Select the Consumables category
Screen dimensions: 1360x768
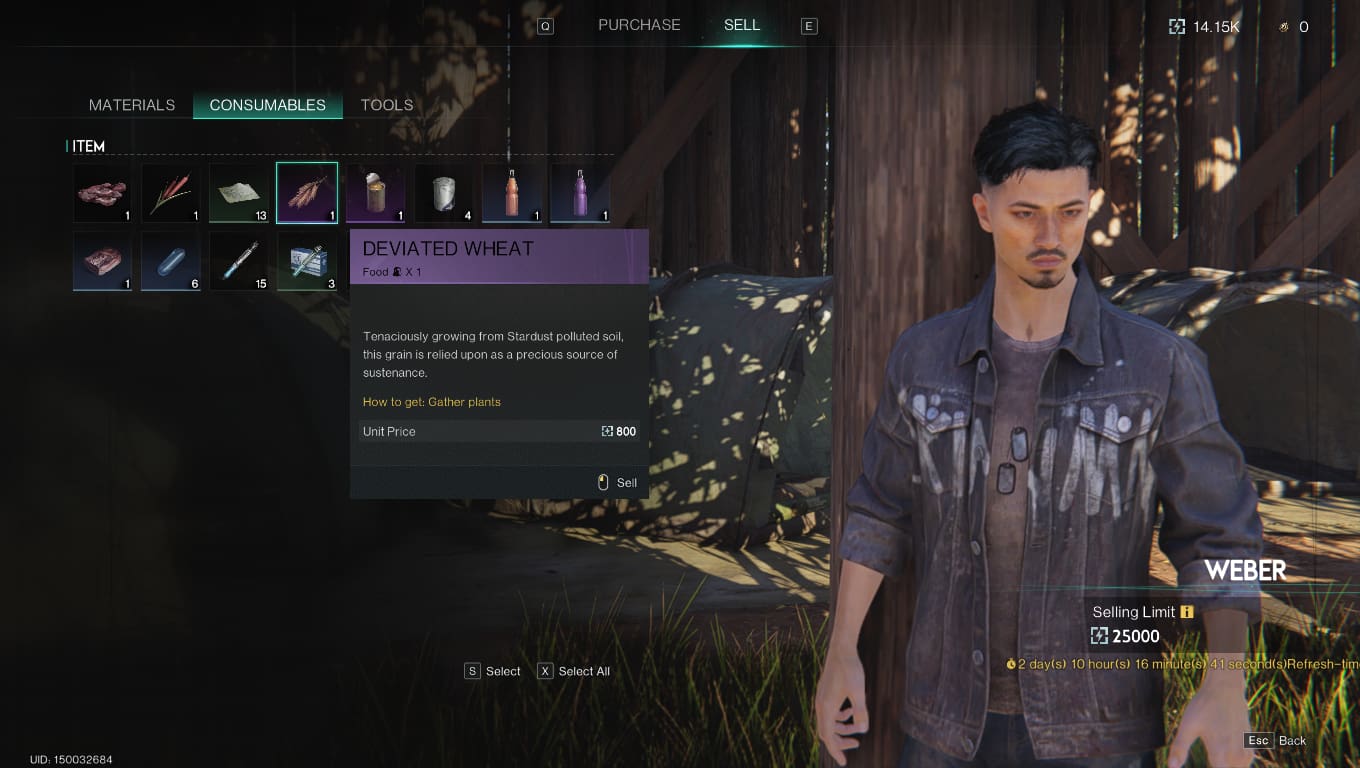[267, 105]
